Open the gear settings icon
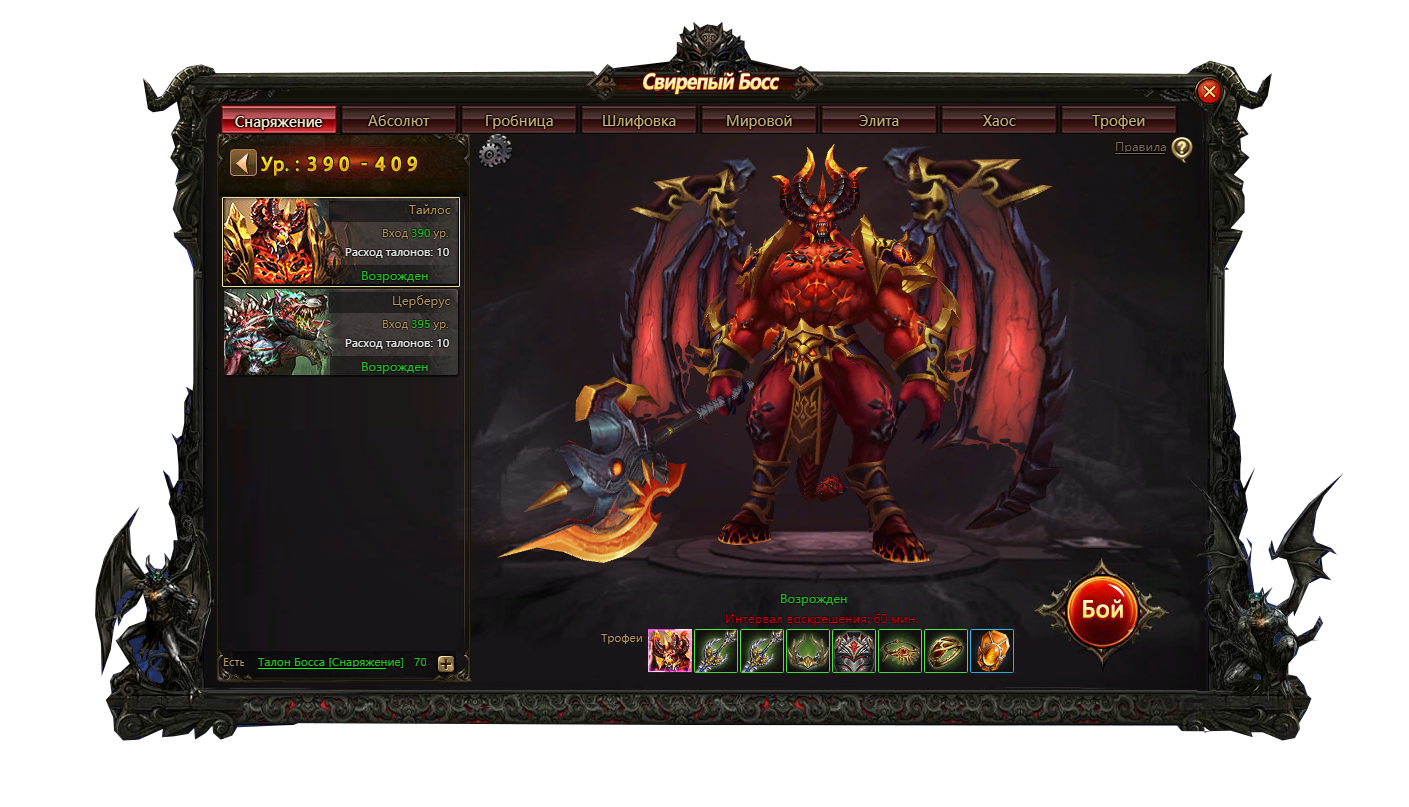This screenshot has height=807, width=1409. (x=495, y=152)
